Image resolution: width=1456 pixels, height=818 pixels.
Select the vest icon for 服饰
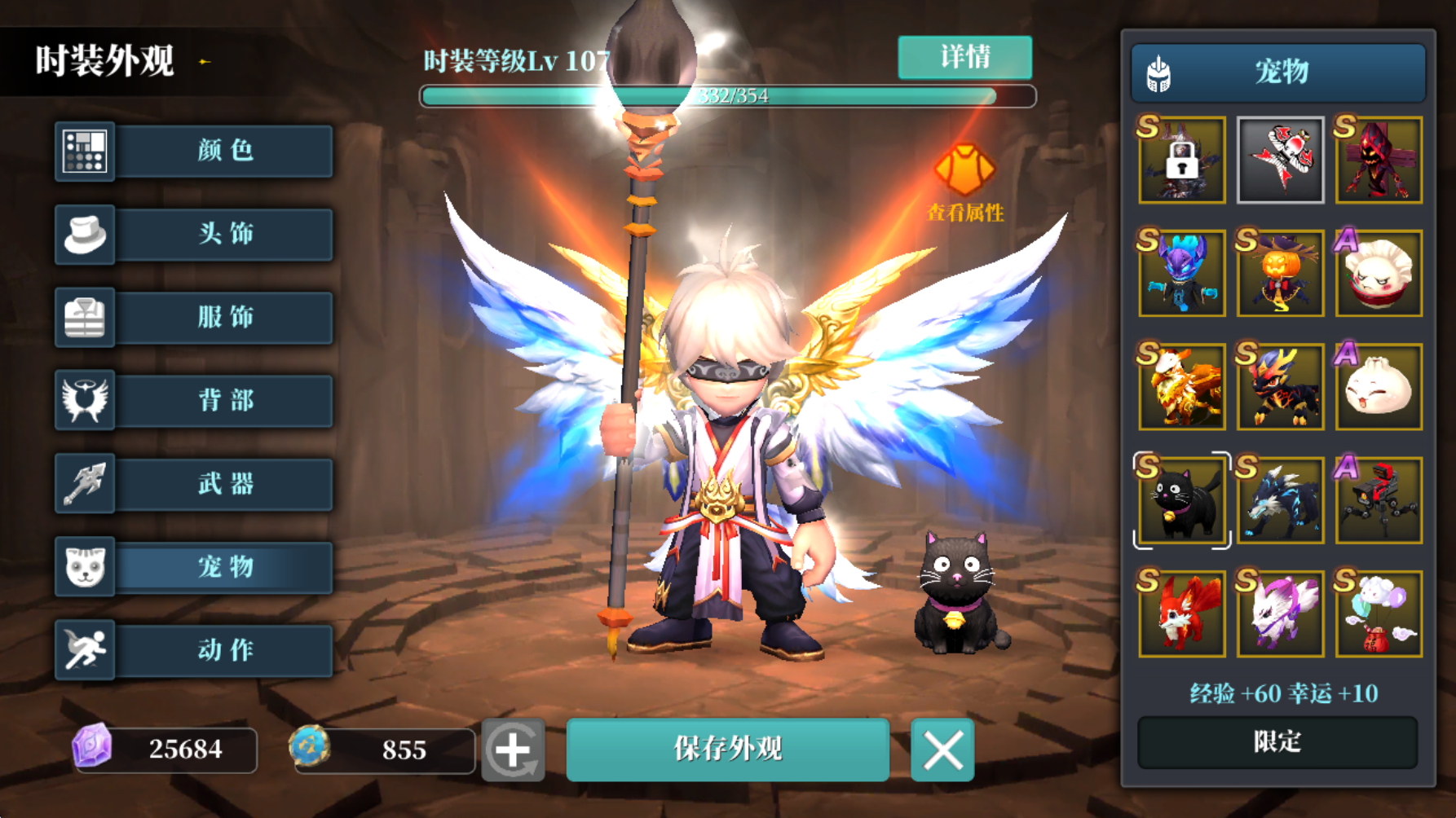coord(85,318)
